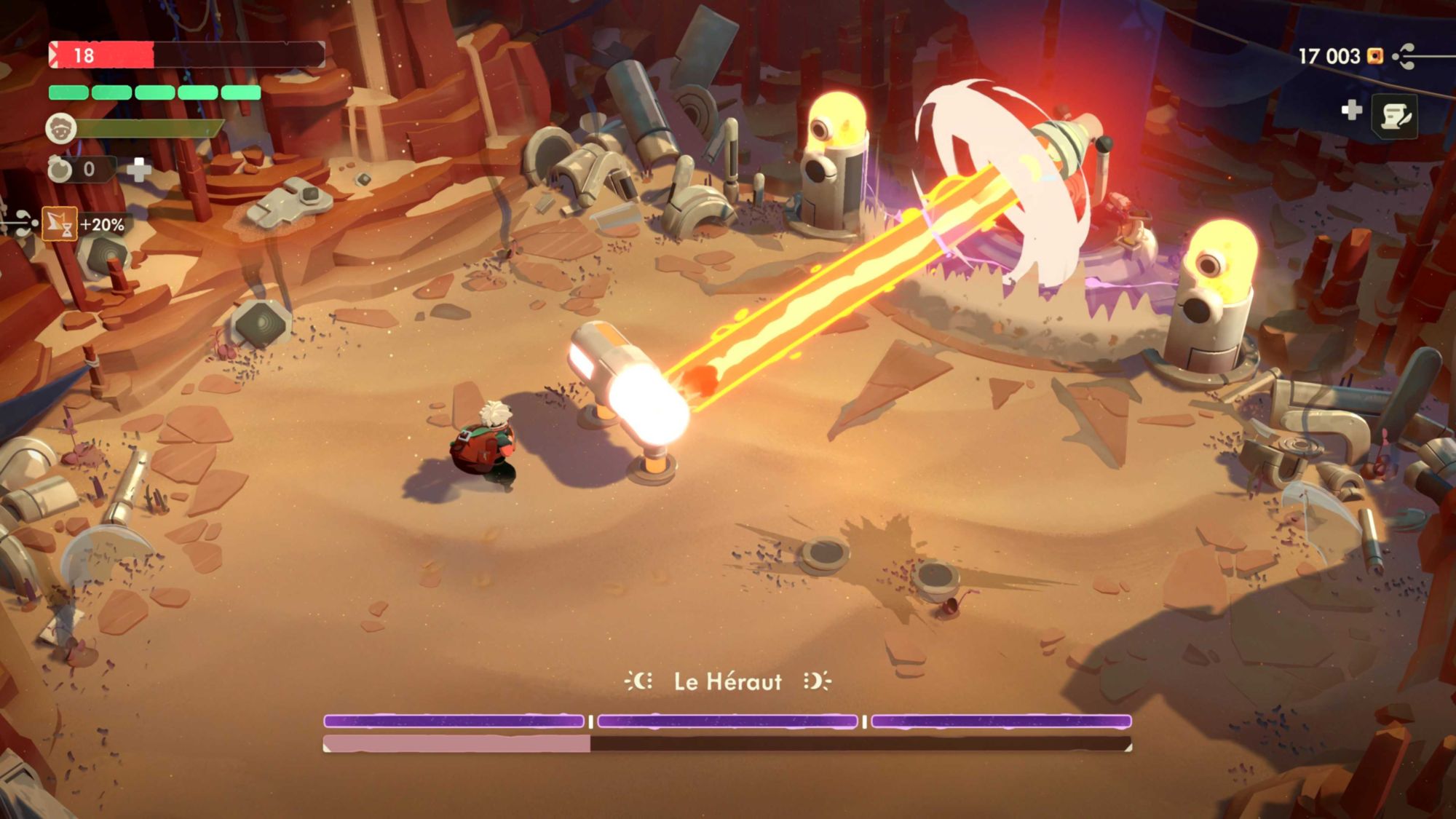
Task: Select the hourglass buff icon showing +20%
Action: [x=60, y=224]
